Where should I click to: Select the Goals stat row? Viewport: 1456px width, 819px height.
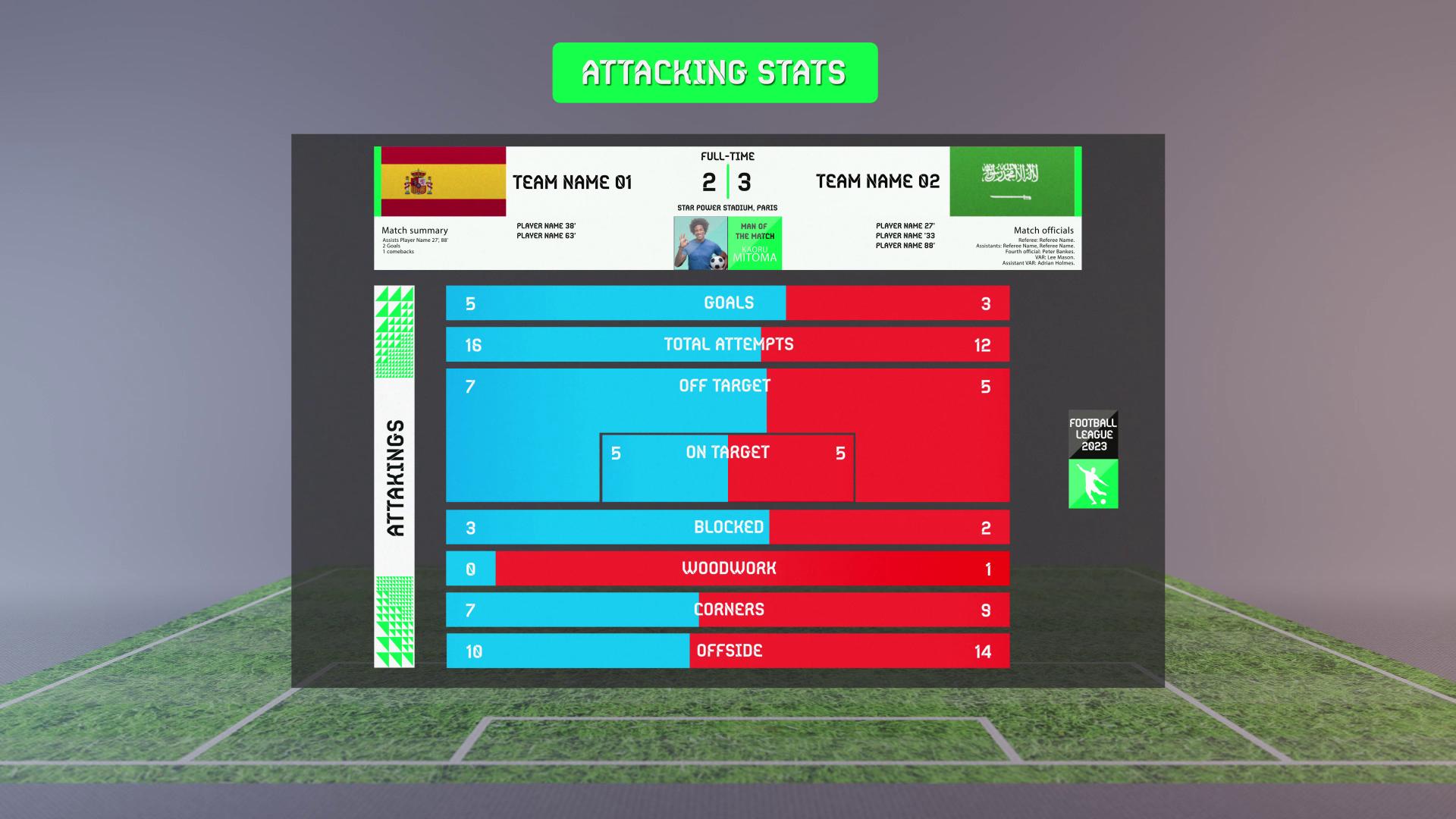point(727,303)
